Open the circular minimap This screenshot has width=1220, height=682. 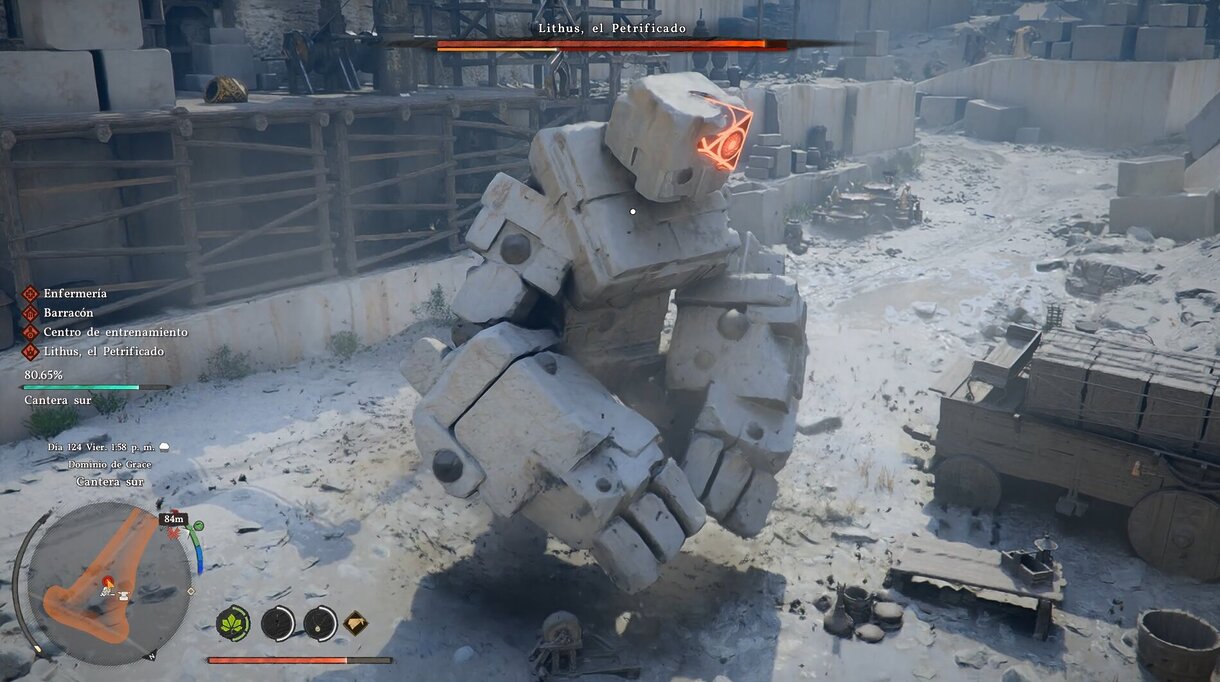tap(107, 582)
